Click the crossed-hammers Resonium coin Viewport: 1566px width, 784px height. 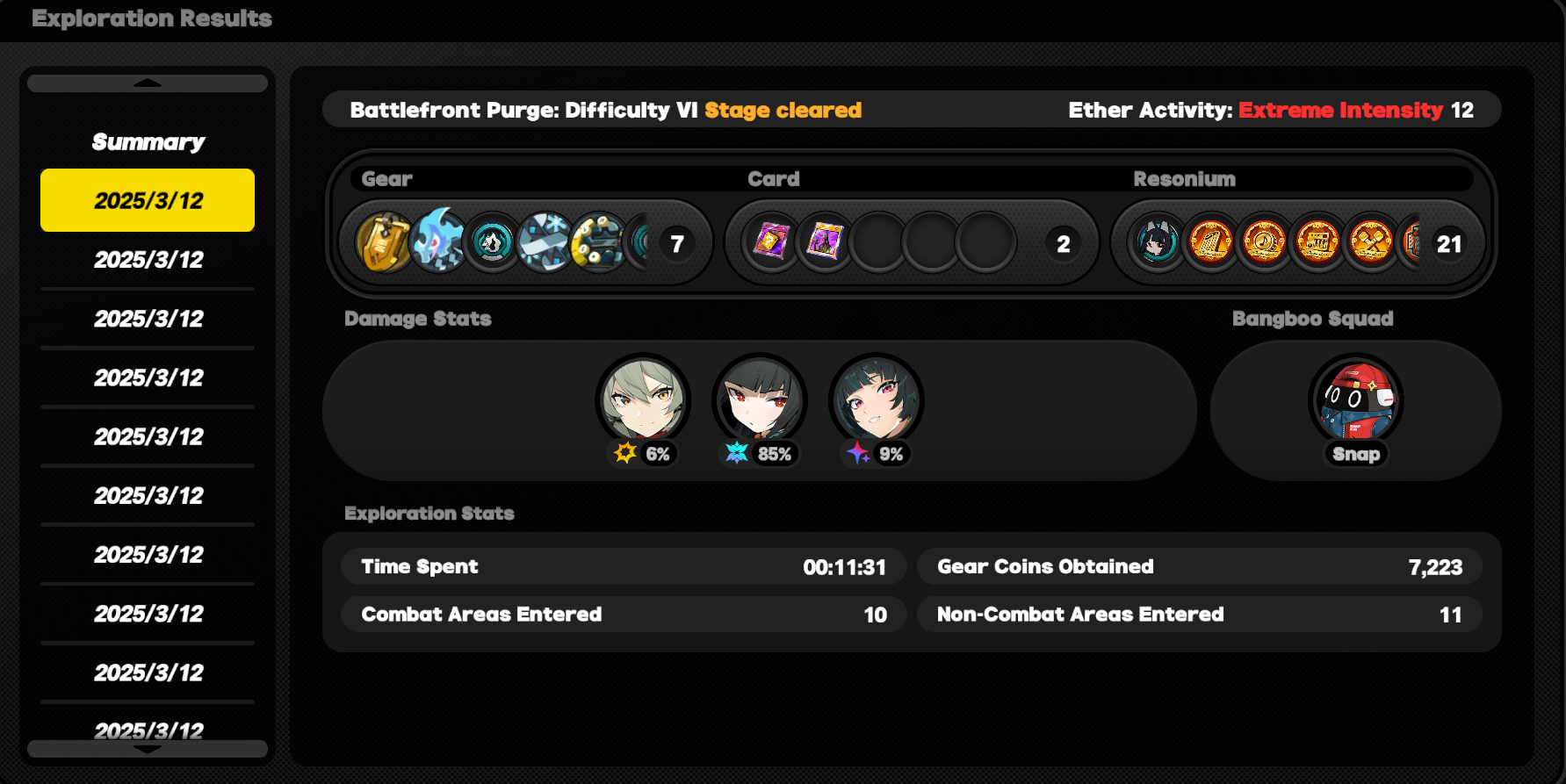(1371, 243)
